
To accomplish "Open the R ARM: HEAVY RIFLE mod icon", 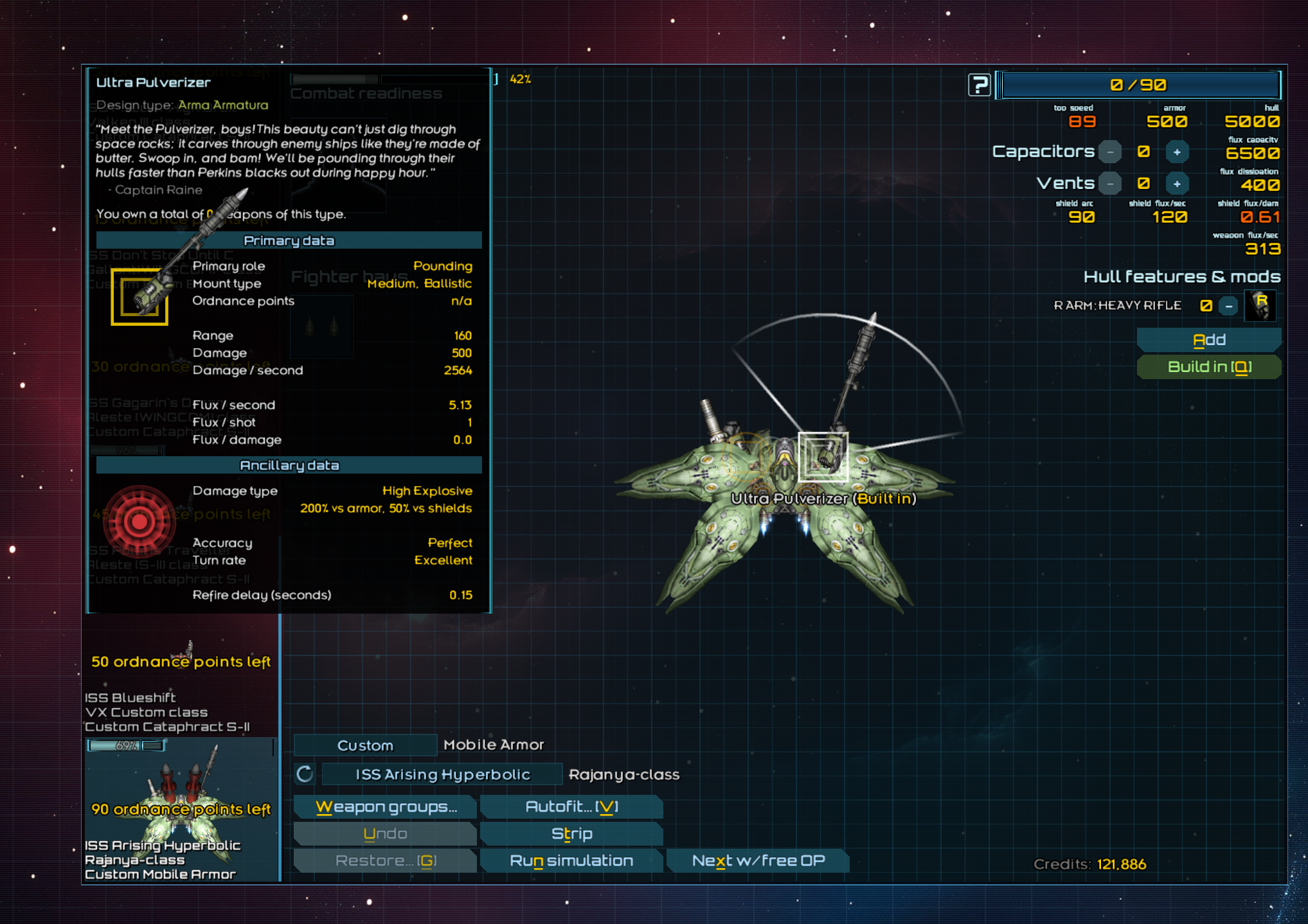I will 1260,306.
